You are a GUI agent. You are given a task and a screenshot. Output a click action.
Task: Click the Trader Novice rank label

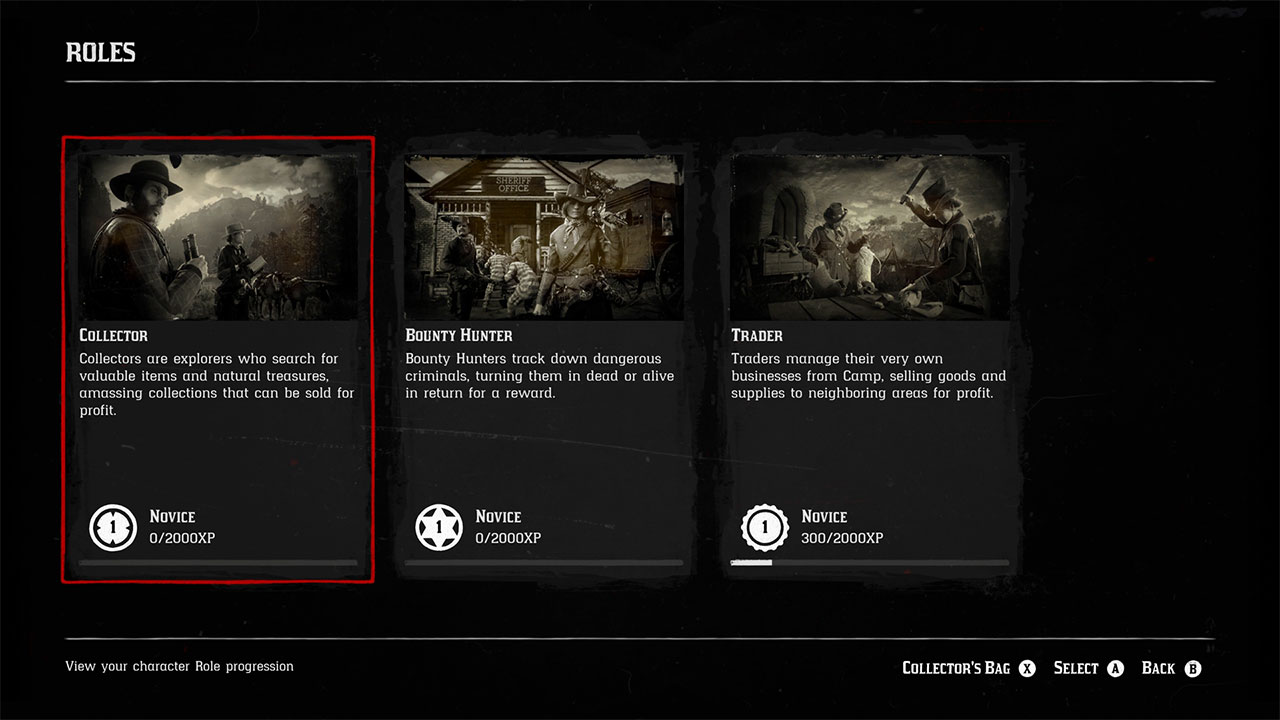pos(825,517)
